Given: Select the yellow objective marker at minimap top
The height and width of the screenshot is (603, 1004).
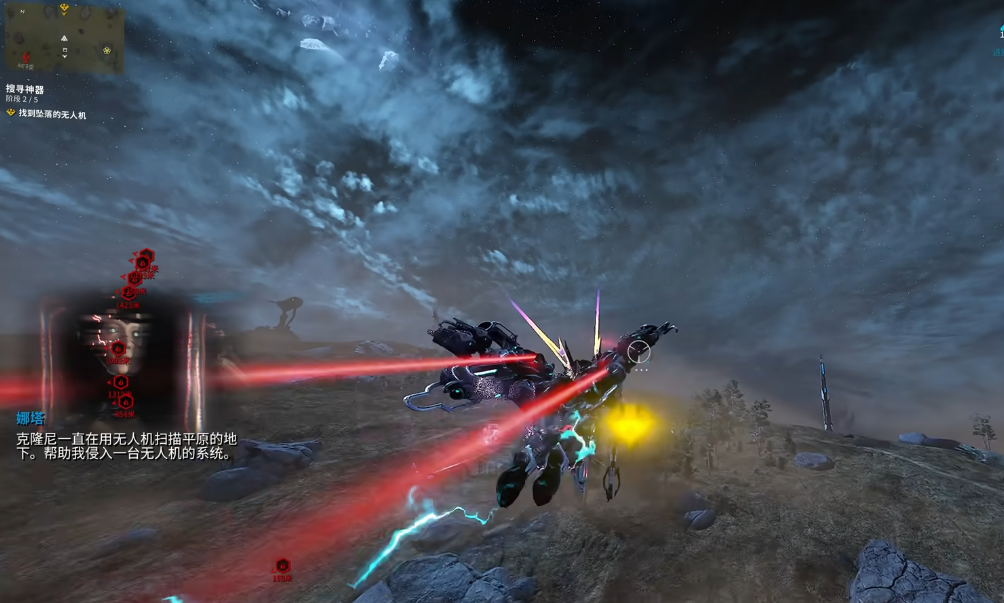Looking at the screenshot, I should (x=64, y=8).
